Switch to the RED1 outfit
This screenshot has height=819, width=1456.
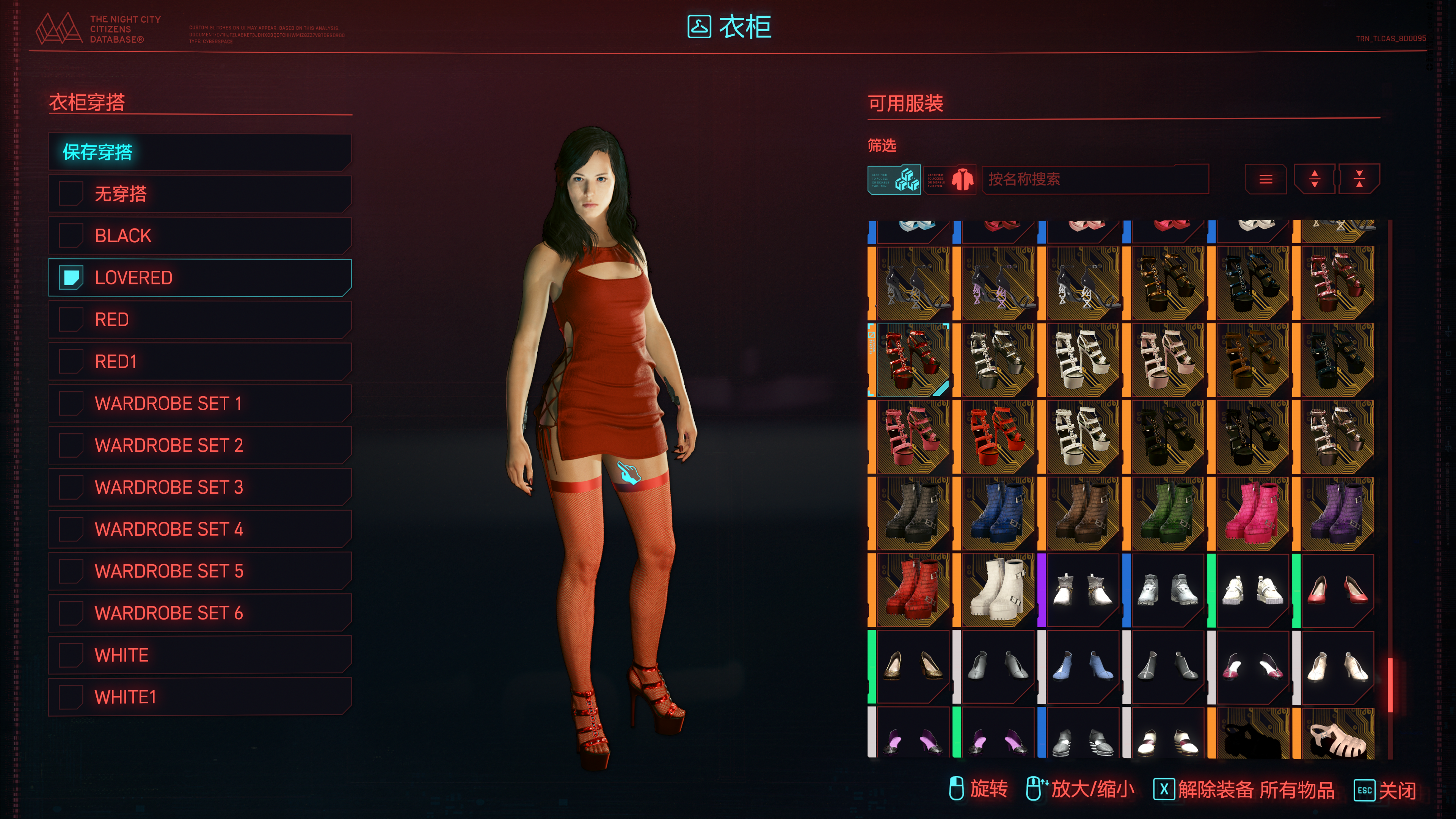coord(199,361)
